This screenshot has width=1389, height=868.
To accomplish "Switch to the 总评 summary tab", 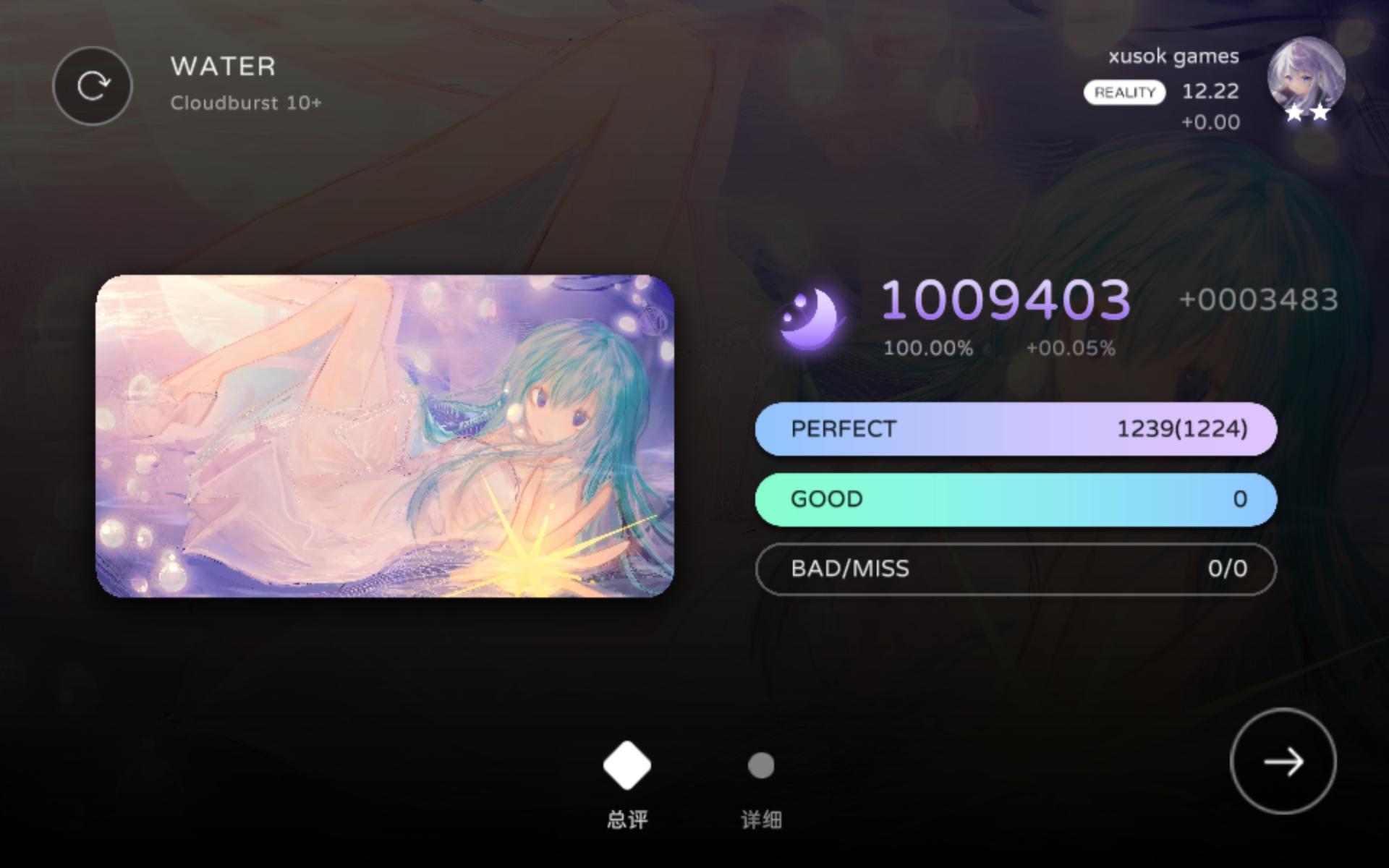I will click(626, 819).
